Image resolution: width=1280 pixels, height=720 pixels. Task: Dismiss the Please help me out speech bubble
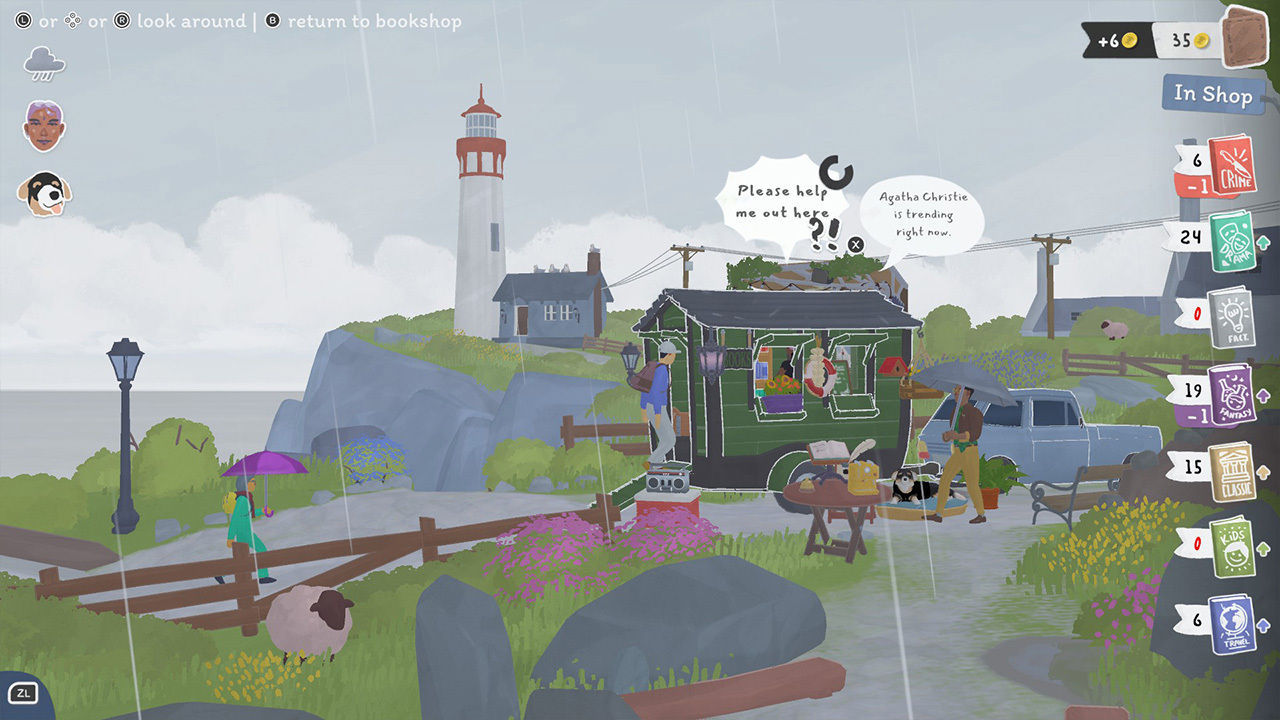point(855,242)
